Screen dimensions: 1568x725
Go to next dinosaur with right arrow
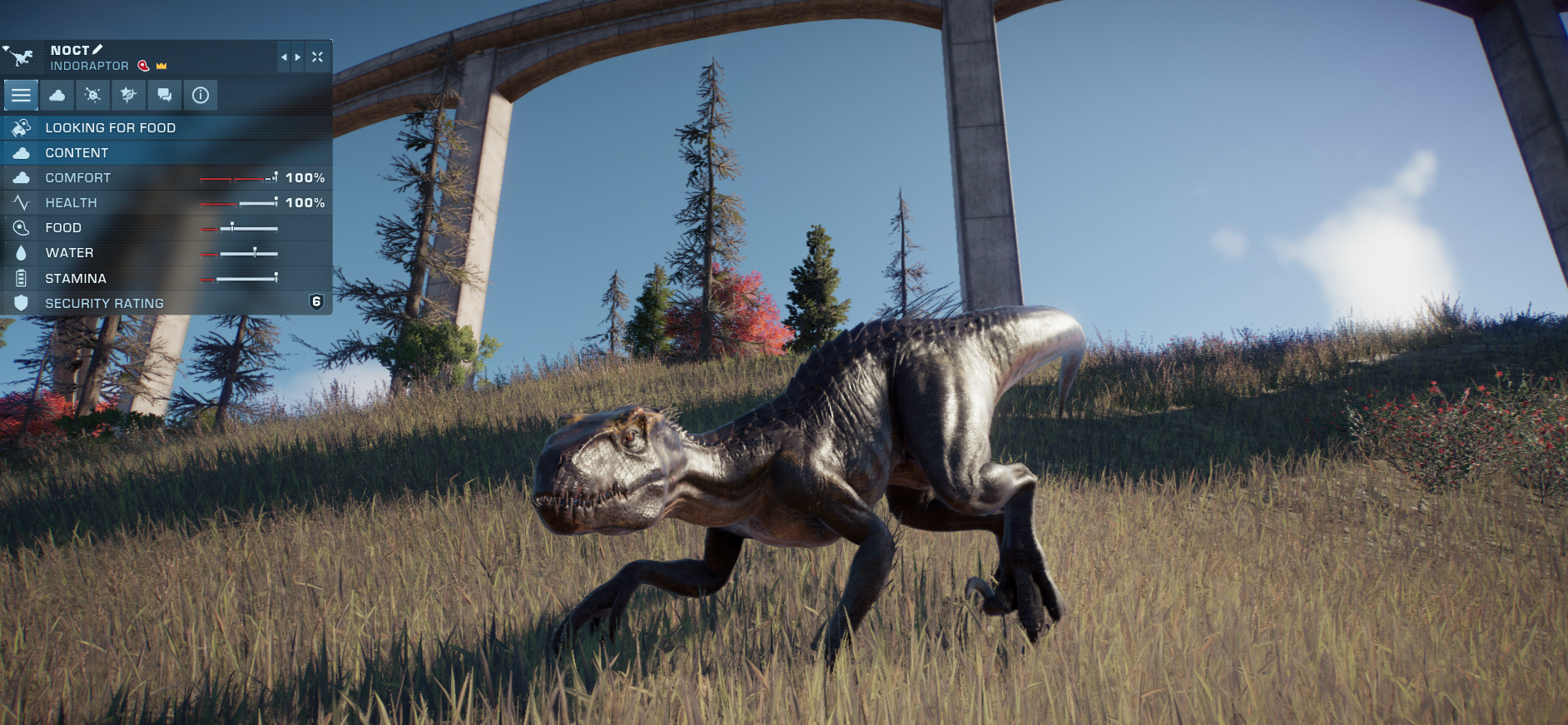click(x=298, y=57)
